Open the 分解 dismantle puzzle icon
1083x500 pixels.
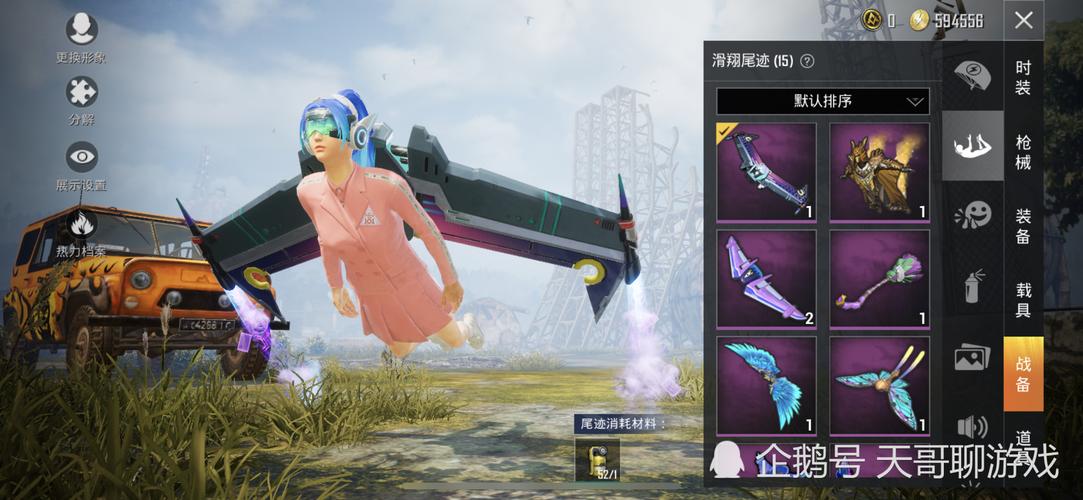81,94
